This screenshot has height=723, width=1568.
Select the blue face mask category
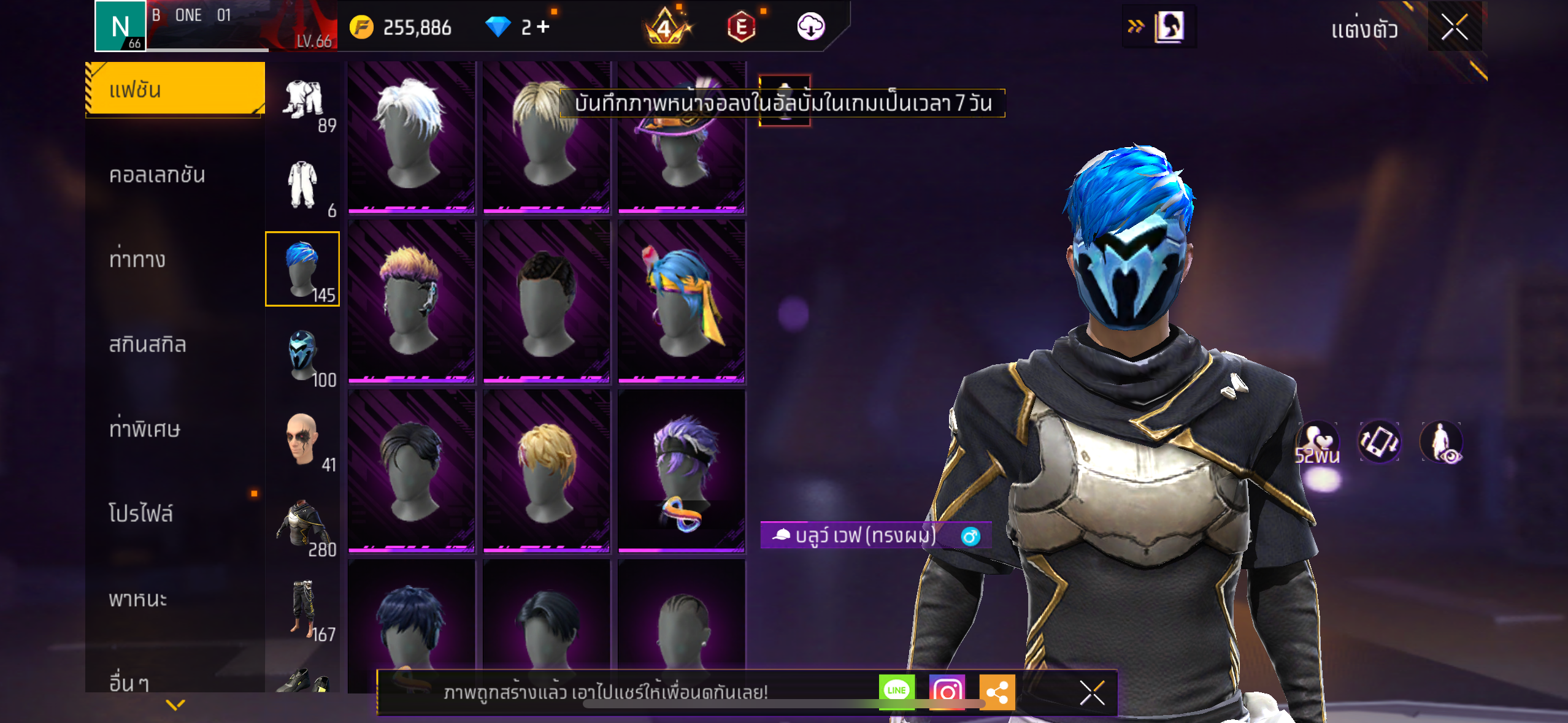click(x=303, y=356)
